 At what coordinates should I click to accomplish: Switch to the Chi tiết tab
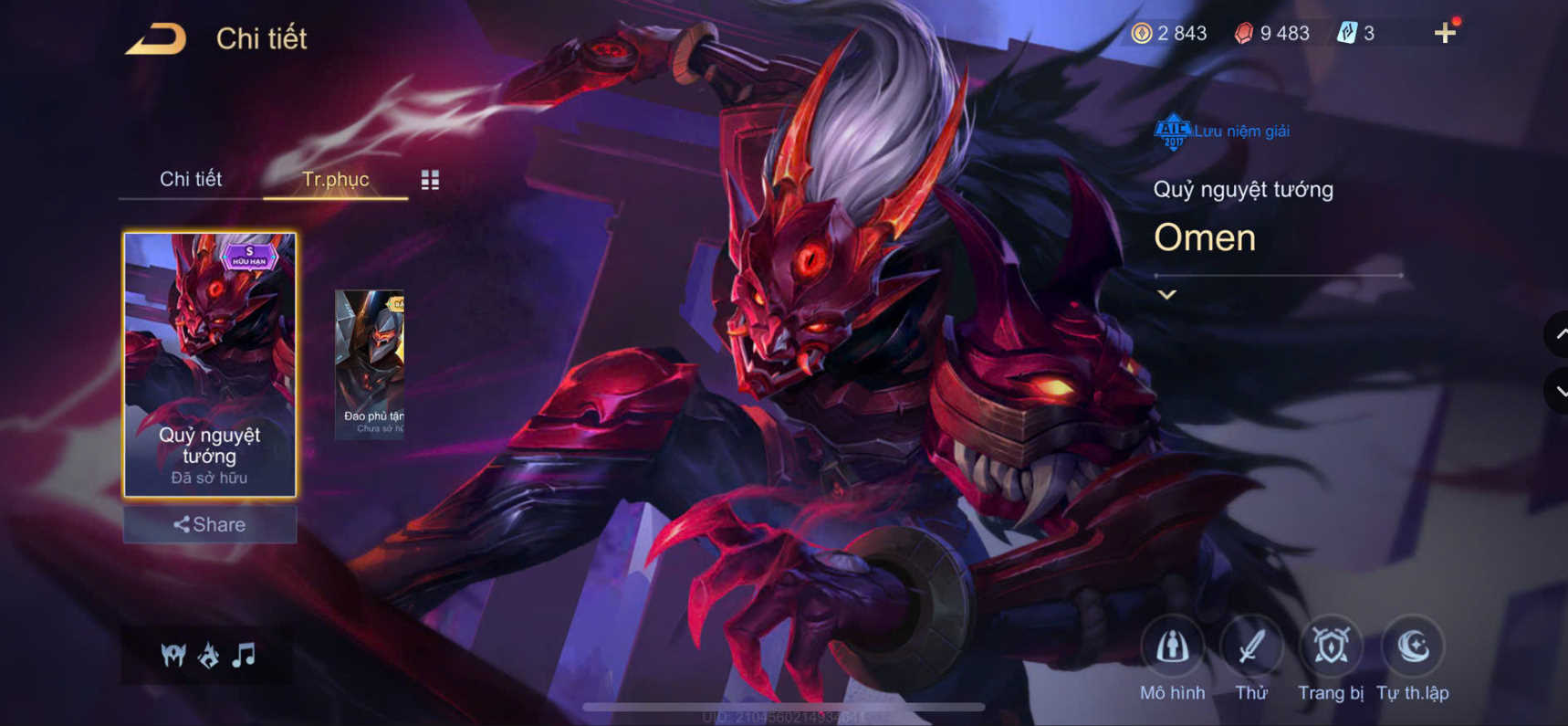point(193,179)
